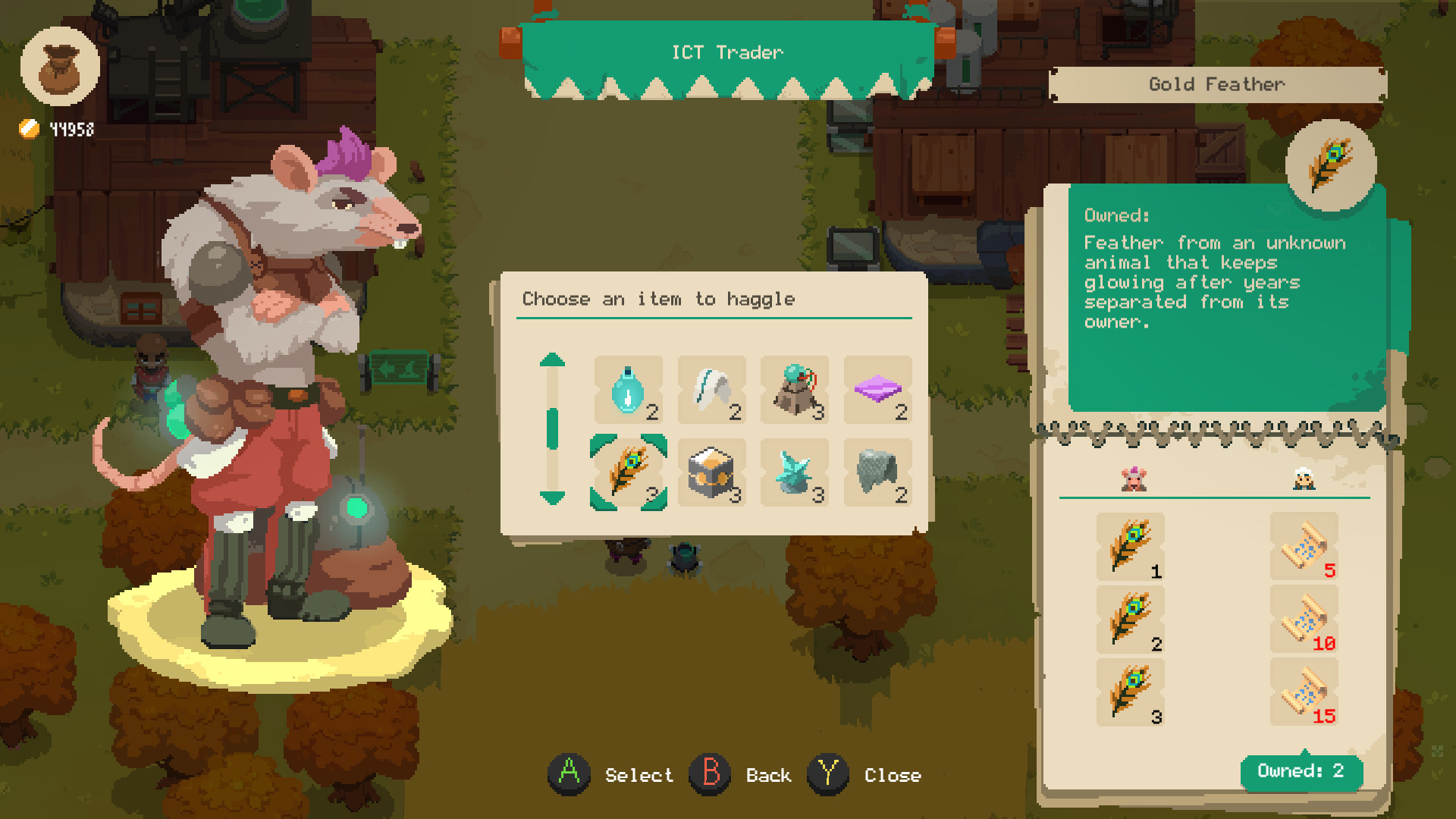The height and width of the screenshot is (819, 1456).
Task: Select the highlighted Gold Feather item
Action: (x=629, y=472)
